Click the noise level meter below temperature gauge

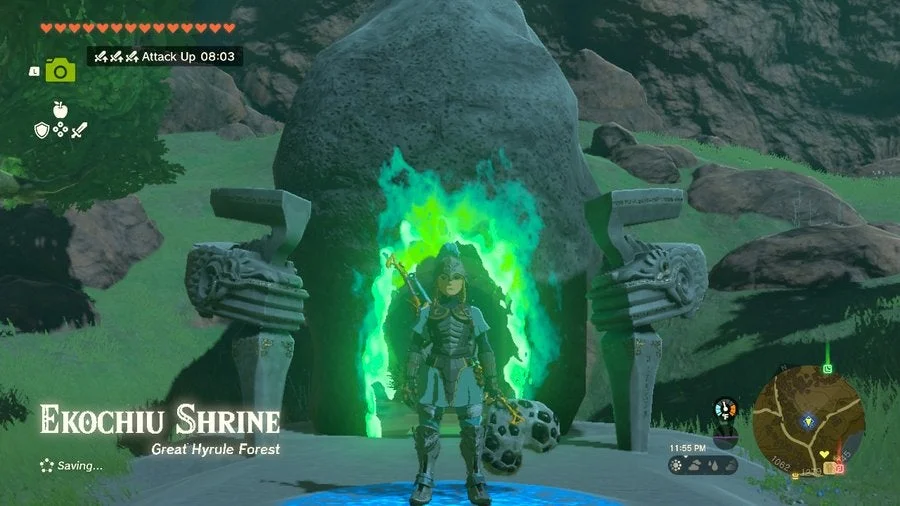(x=727, y=437)
